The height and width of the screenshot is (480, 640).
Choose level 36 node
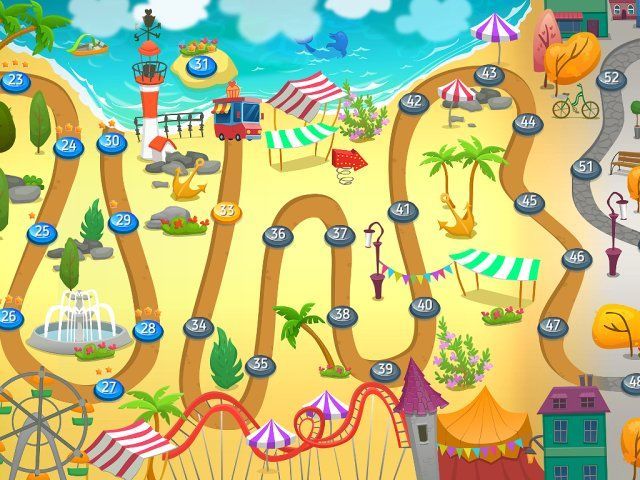[x=278, y=235]
